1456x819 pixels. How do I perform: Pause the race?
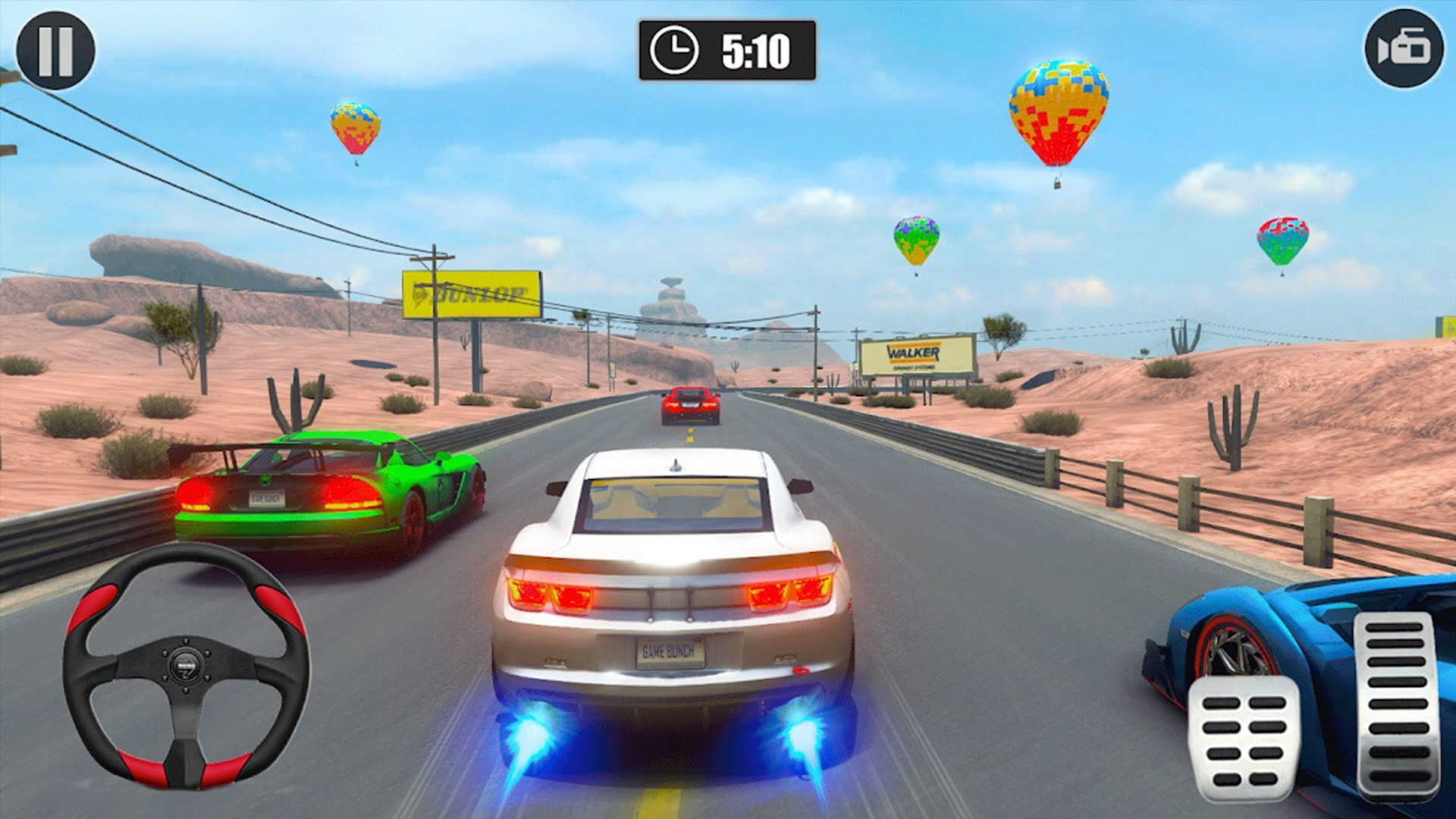55,51
